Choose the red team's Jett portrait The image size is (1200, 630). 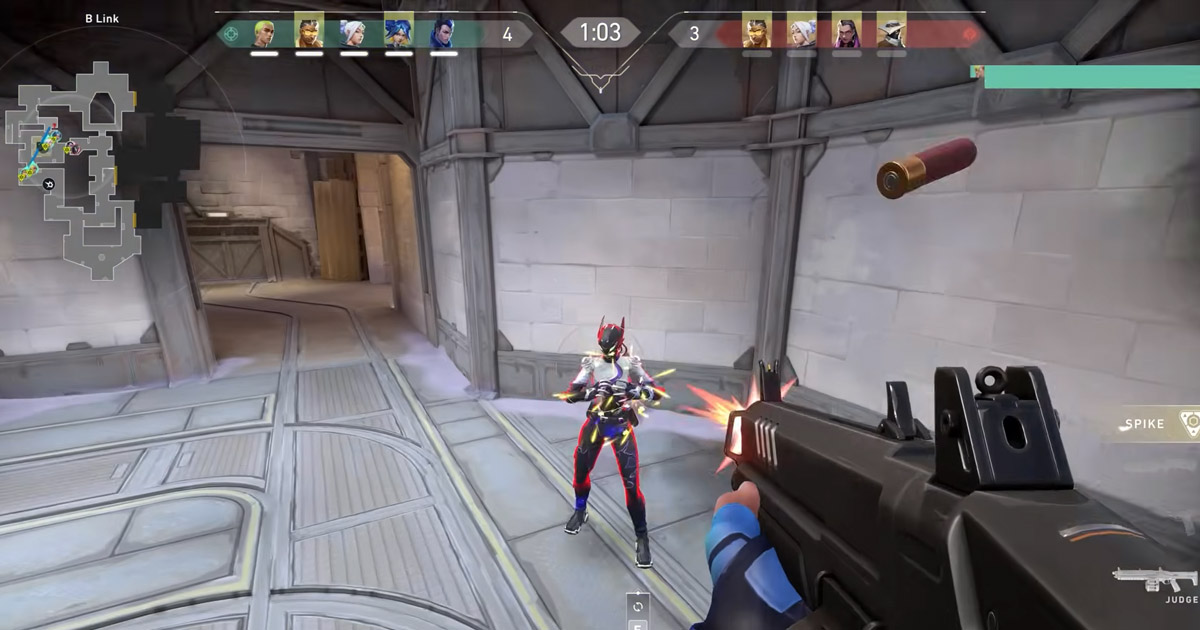pyautogui.click(x=801, y=33)
